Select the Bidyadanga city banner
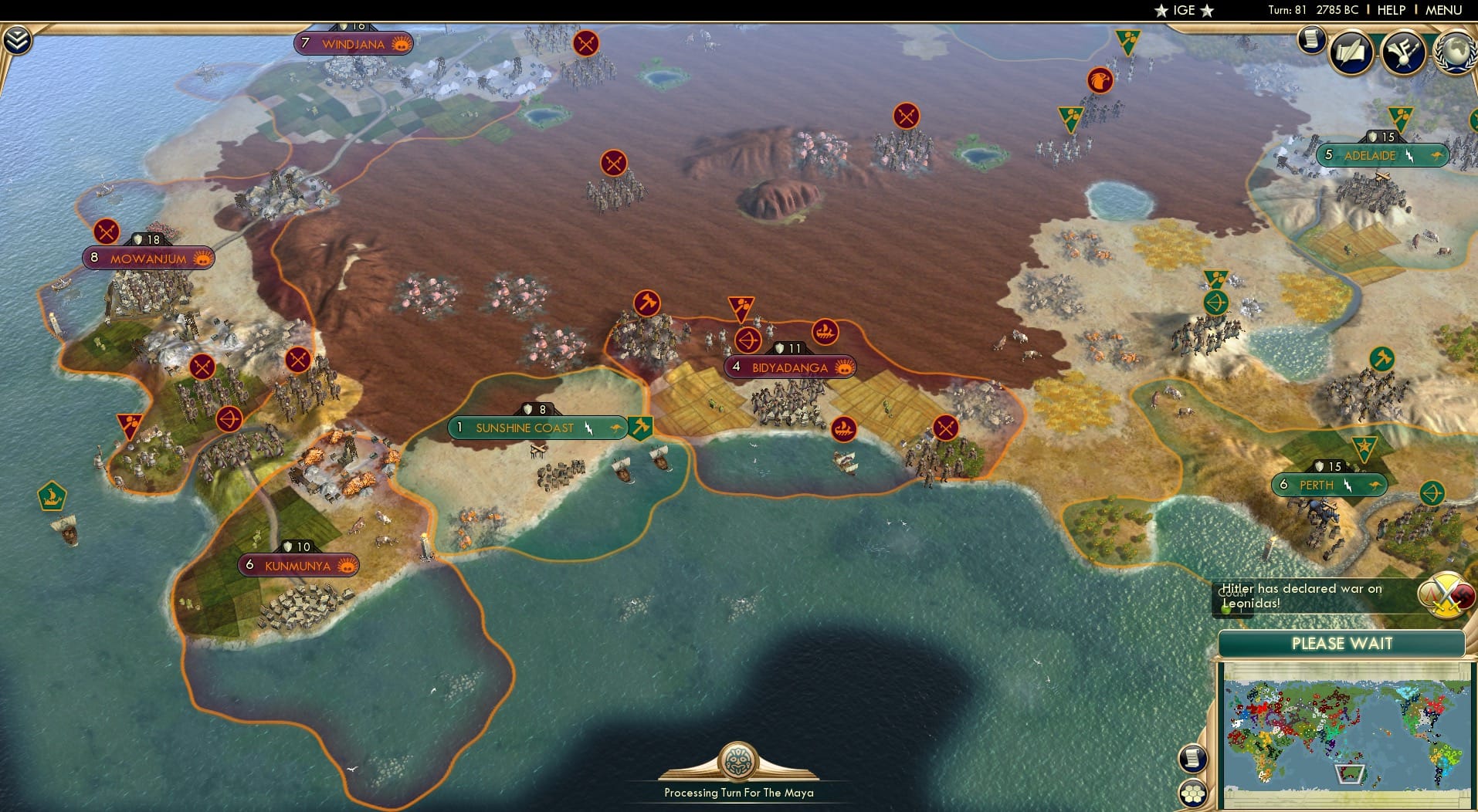 790,368
